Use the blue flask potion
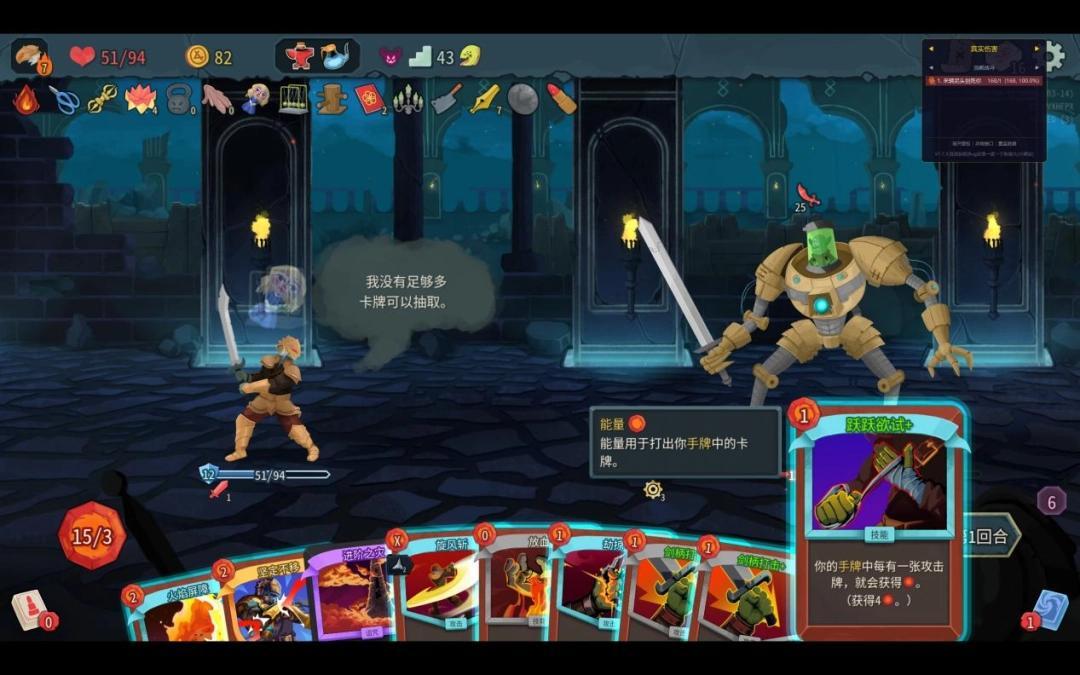 tap(339, 56)
